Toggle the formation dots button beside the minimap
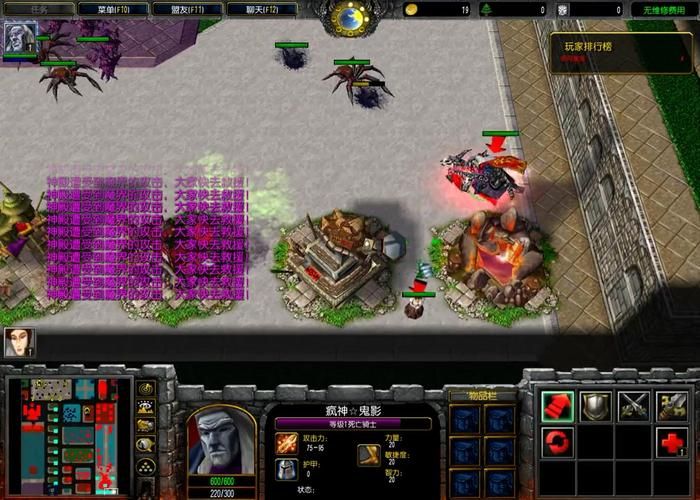Screen dimensions: 700x500 146,466
